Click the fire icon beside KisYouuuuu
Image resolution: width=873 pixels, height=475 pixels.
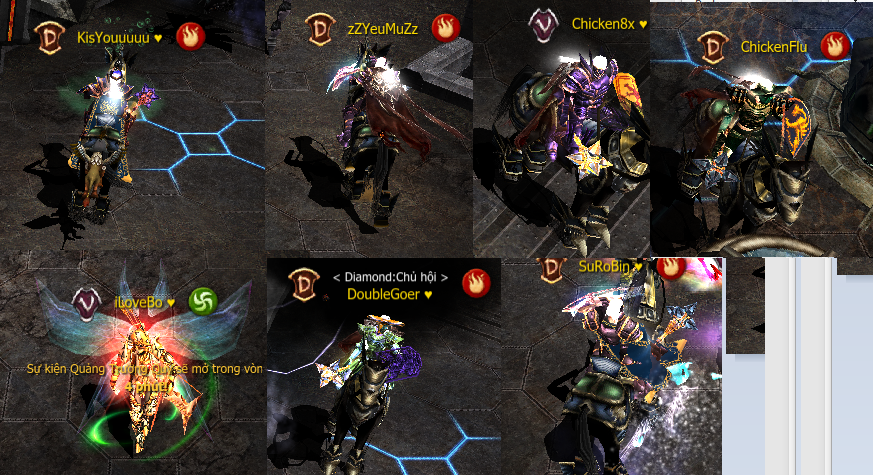189,36
